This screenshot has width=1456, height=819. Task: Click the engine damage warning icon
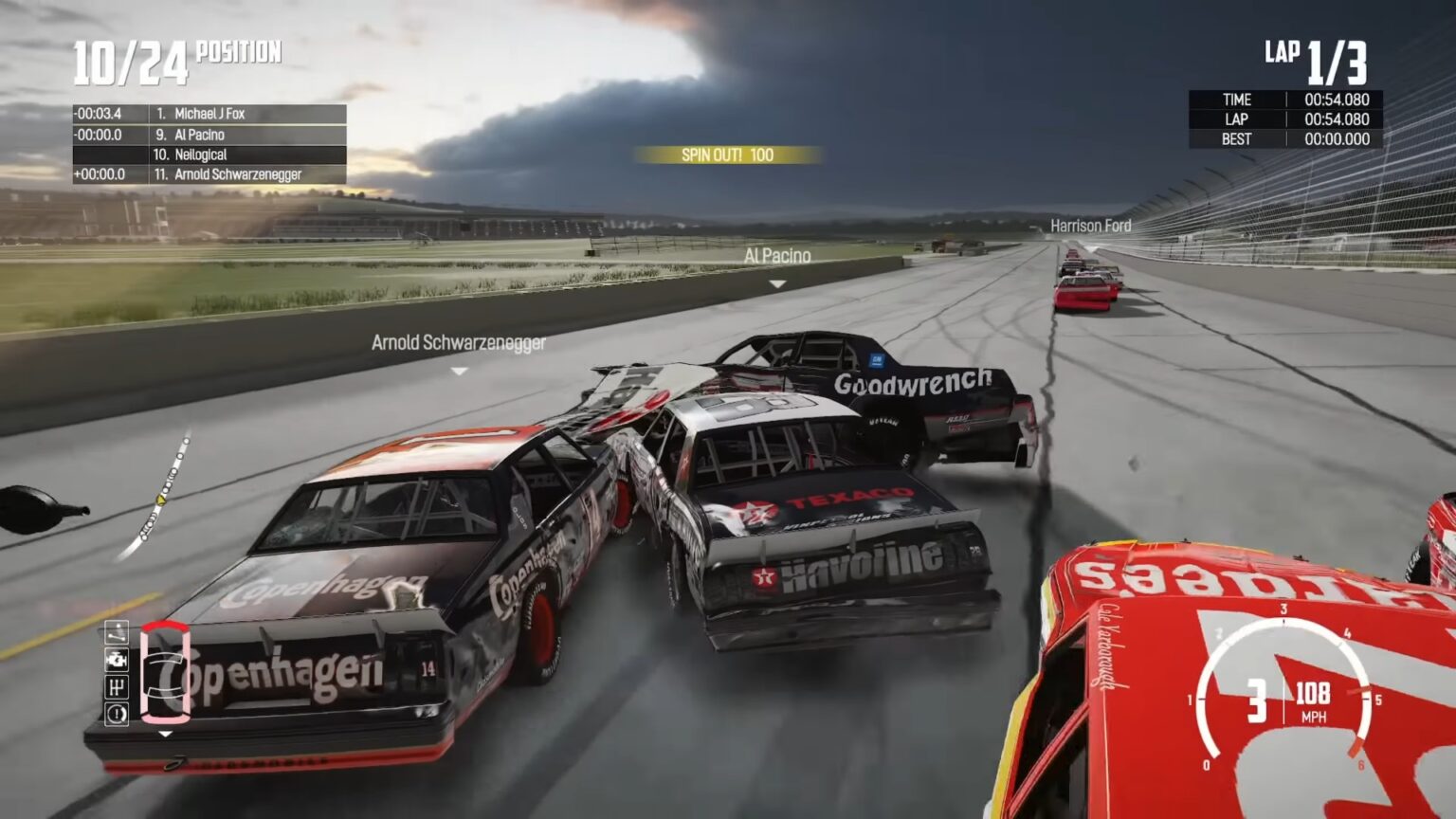coord(117,659)
